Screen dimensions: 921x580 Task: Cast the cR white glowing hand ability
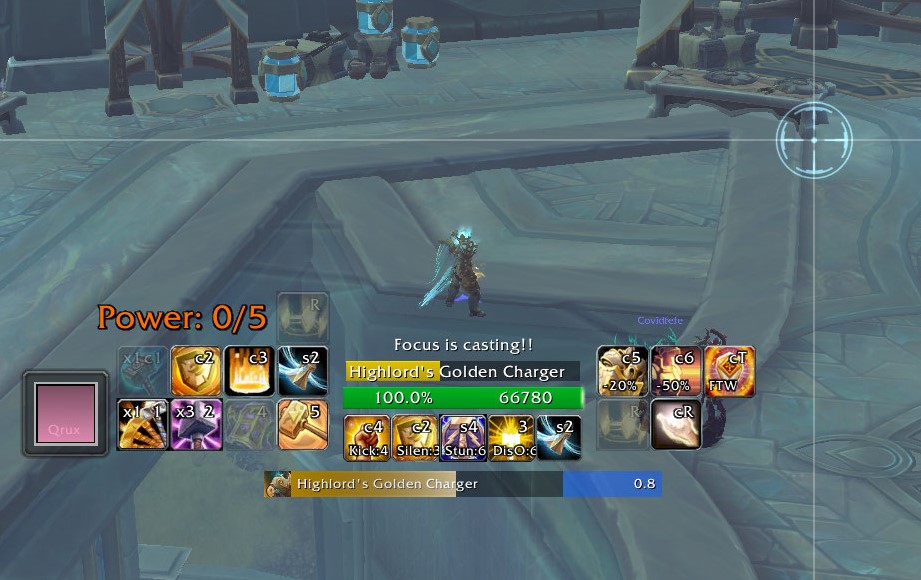pos(676,424)
